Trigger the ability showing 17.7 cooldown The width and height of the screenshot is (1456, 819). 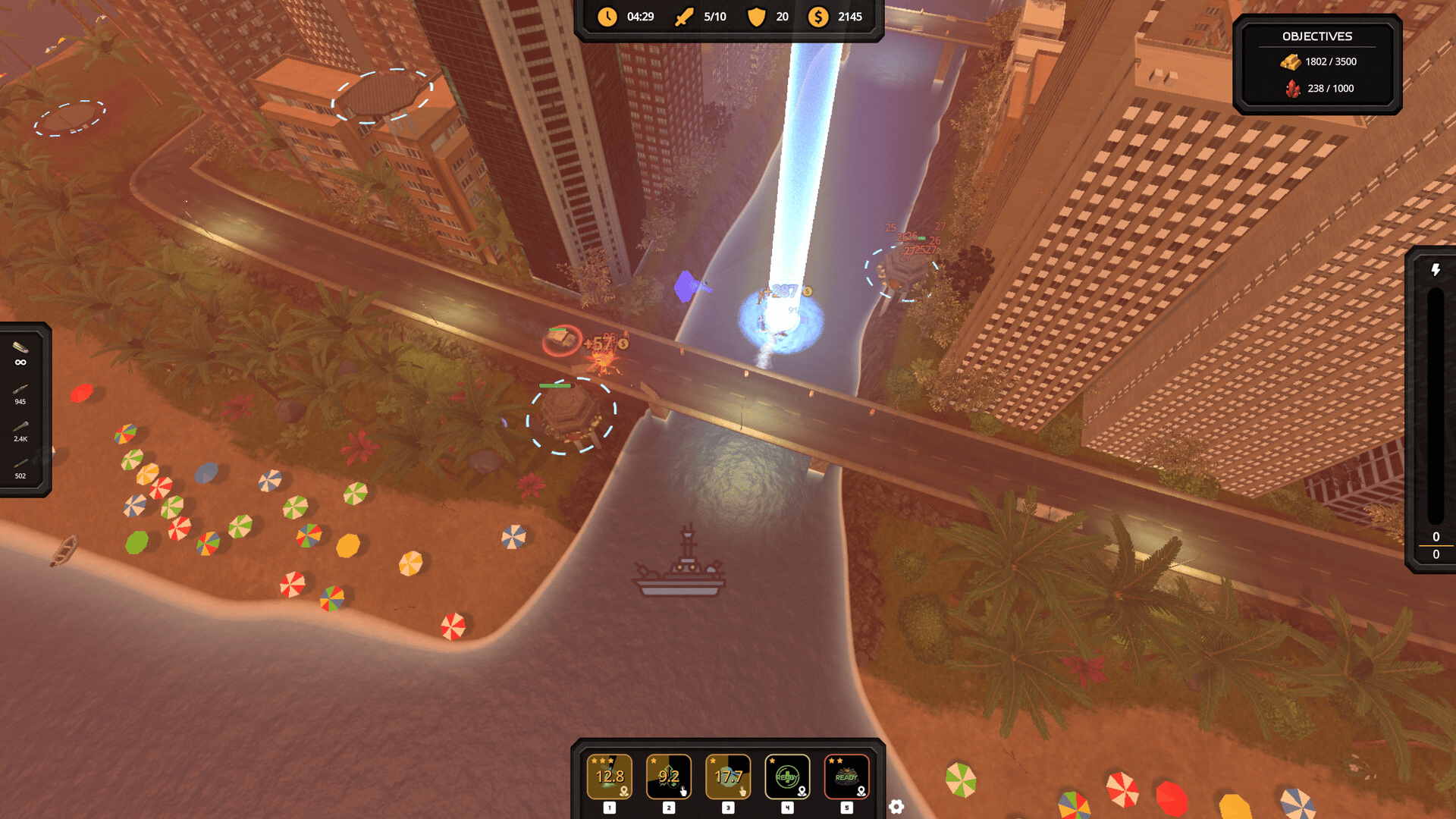point(728,777)
